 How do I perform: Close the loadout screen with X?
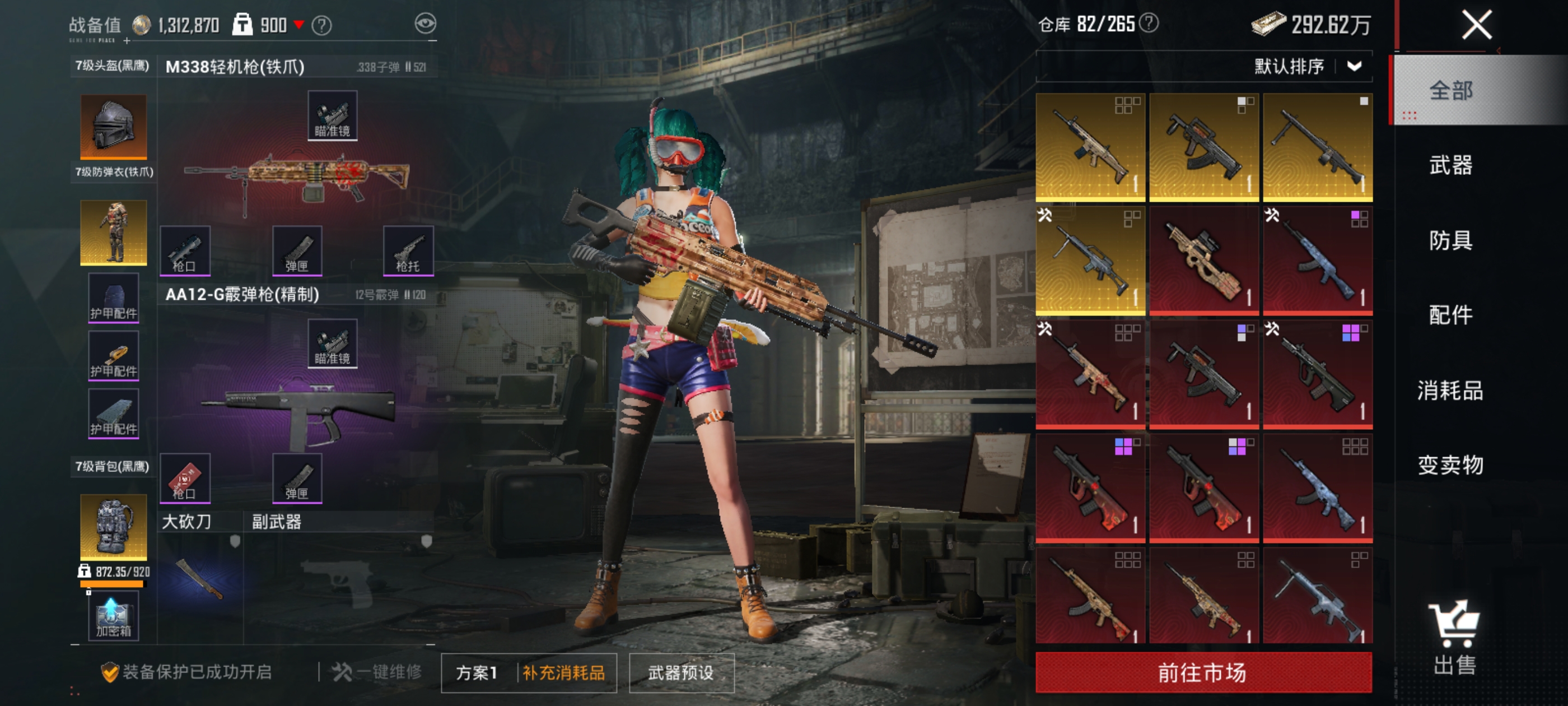[1477, 26]
